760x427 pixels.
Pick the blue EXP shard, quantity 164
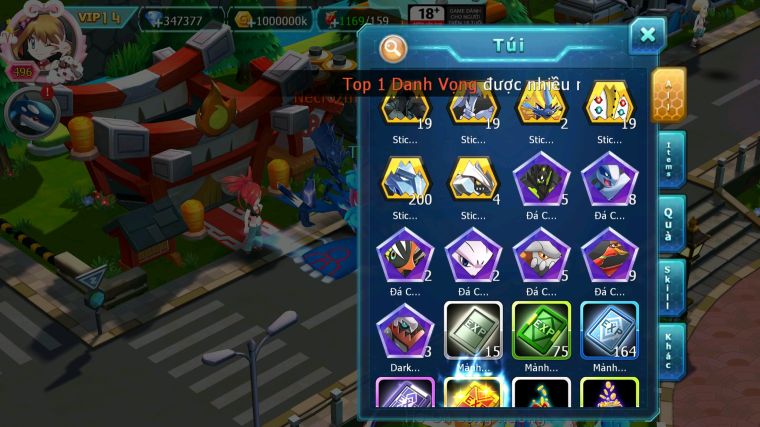(x=609, y=331)
